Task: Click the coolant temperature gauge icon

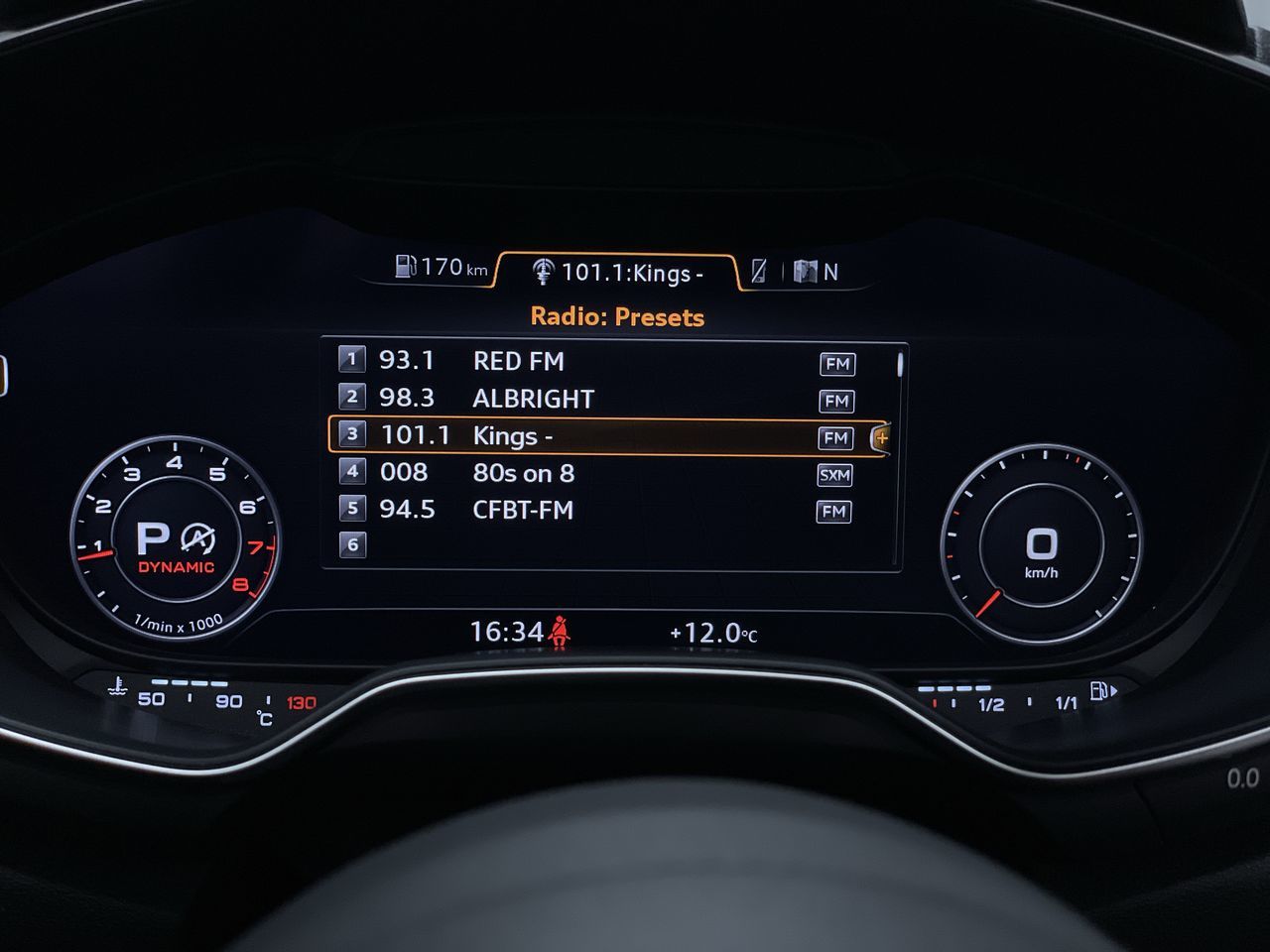Action: (116, 688)
